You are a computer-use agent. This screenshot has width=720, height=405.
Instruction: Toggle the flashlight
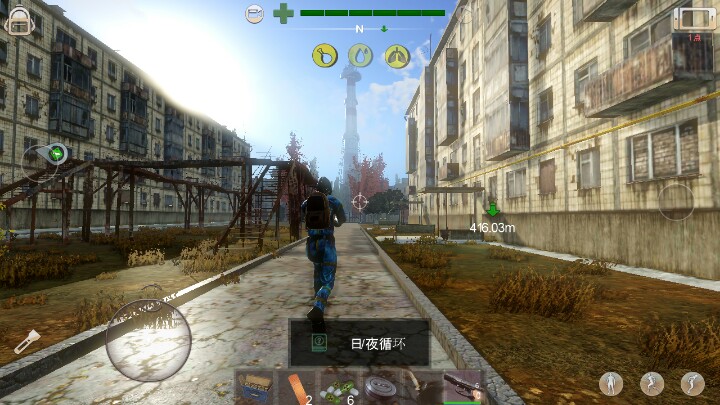[26, 342]
